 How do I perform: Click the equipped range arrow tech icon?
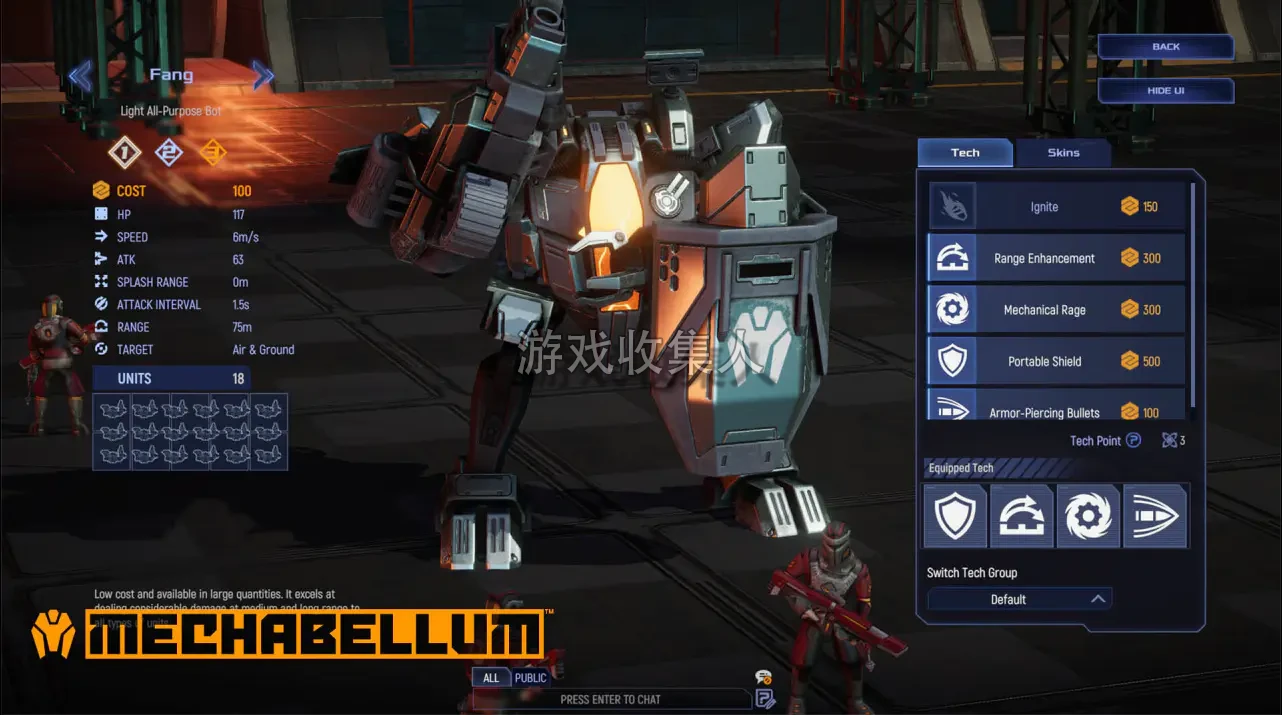pos(1021,516)
